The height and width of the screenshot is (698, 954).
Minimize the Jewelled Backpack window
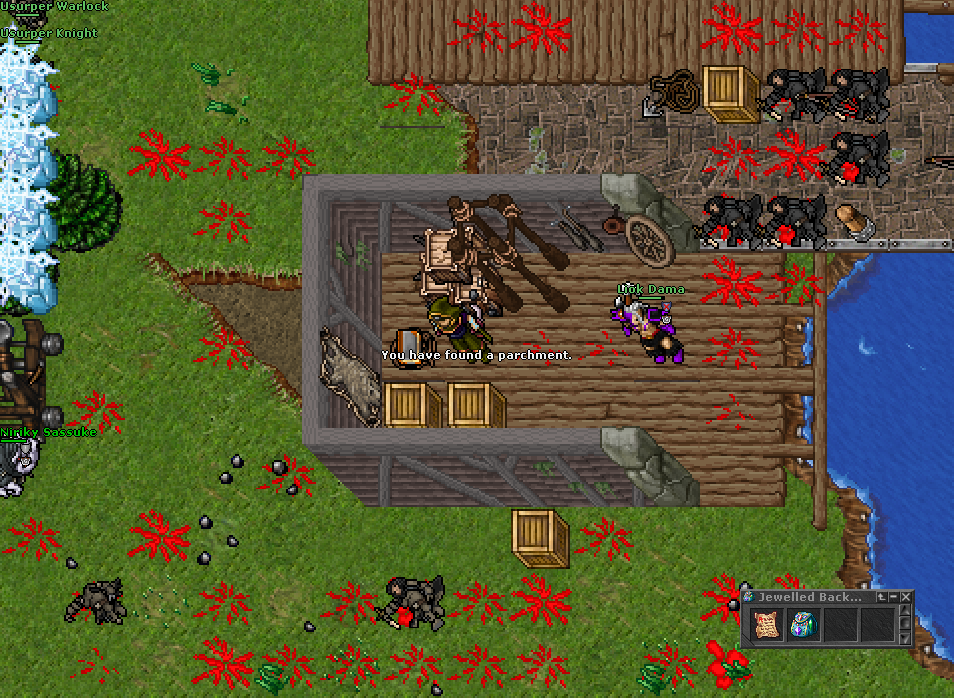(894, 597)
